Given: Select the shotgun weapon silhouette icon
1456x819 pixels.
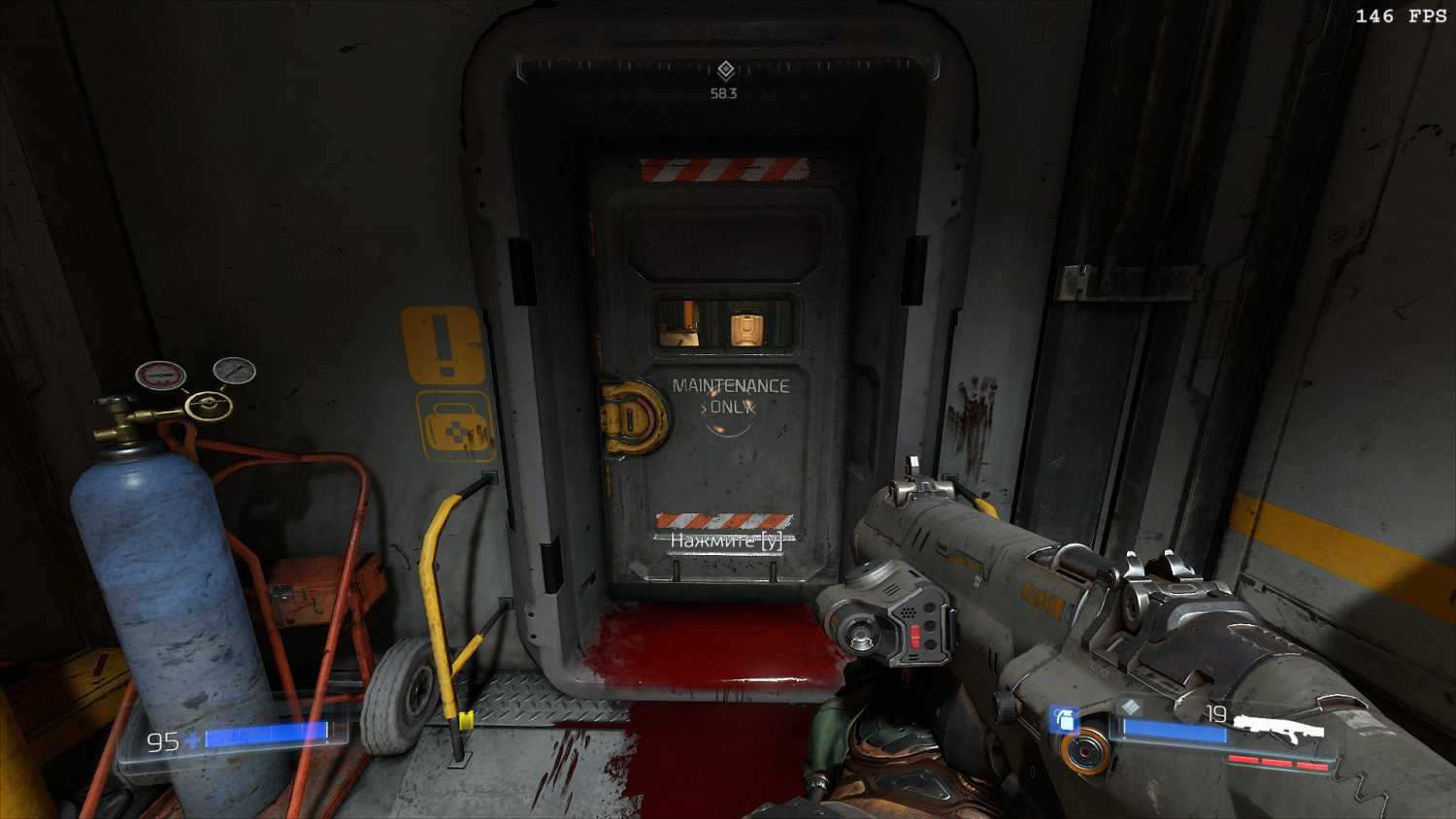Looking at the screenshot, I should click(x=1281, y=728).
